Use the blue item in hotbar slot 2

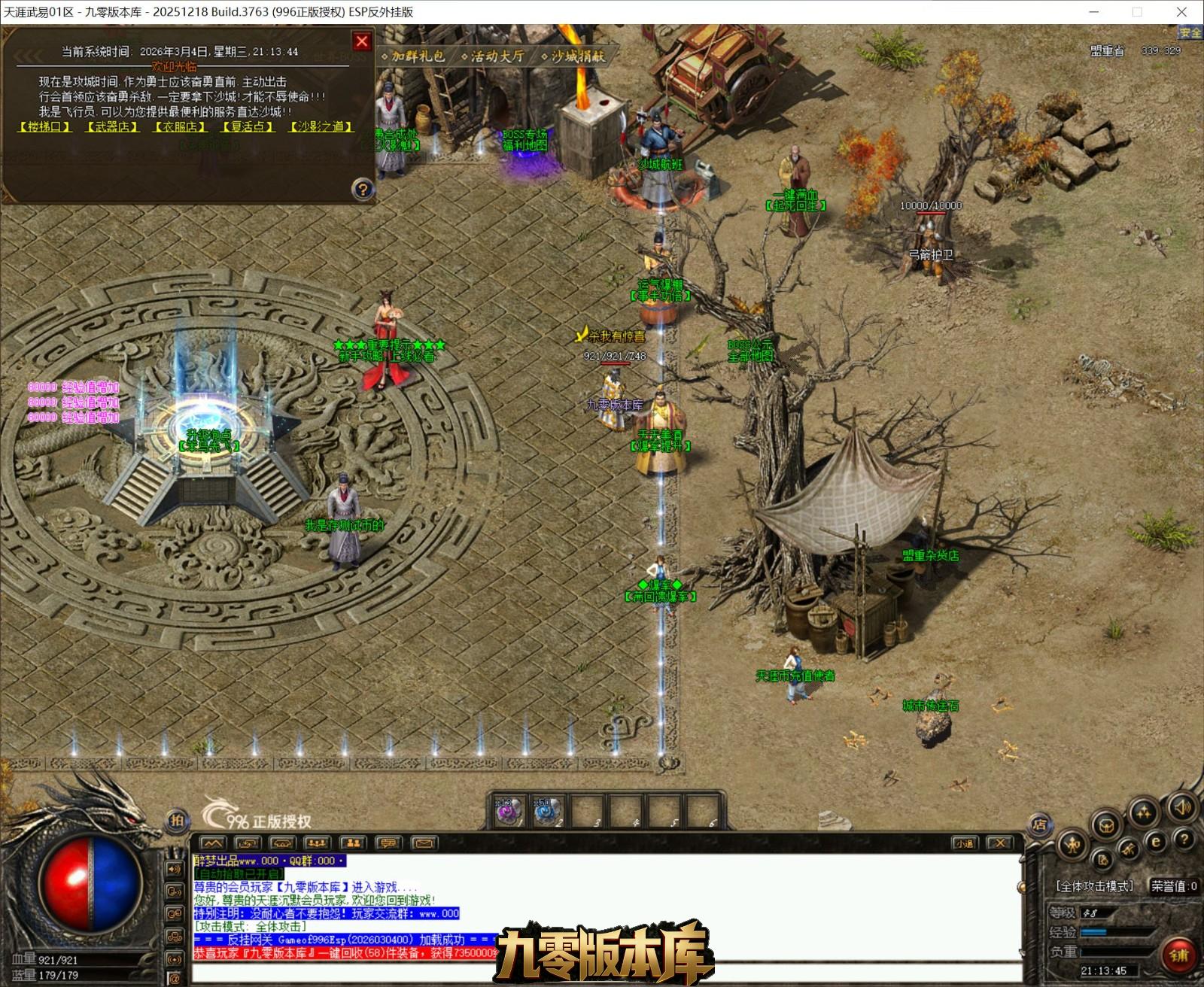[546, 812]
